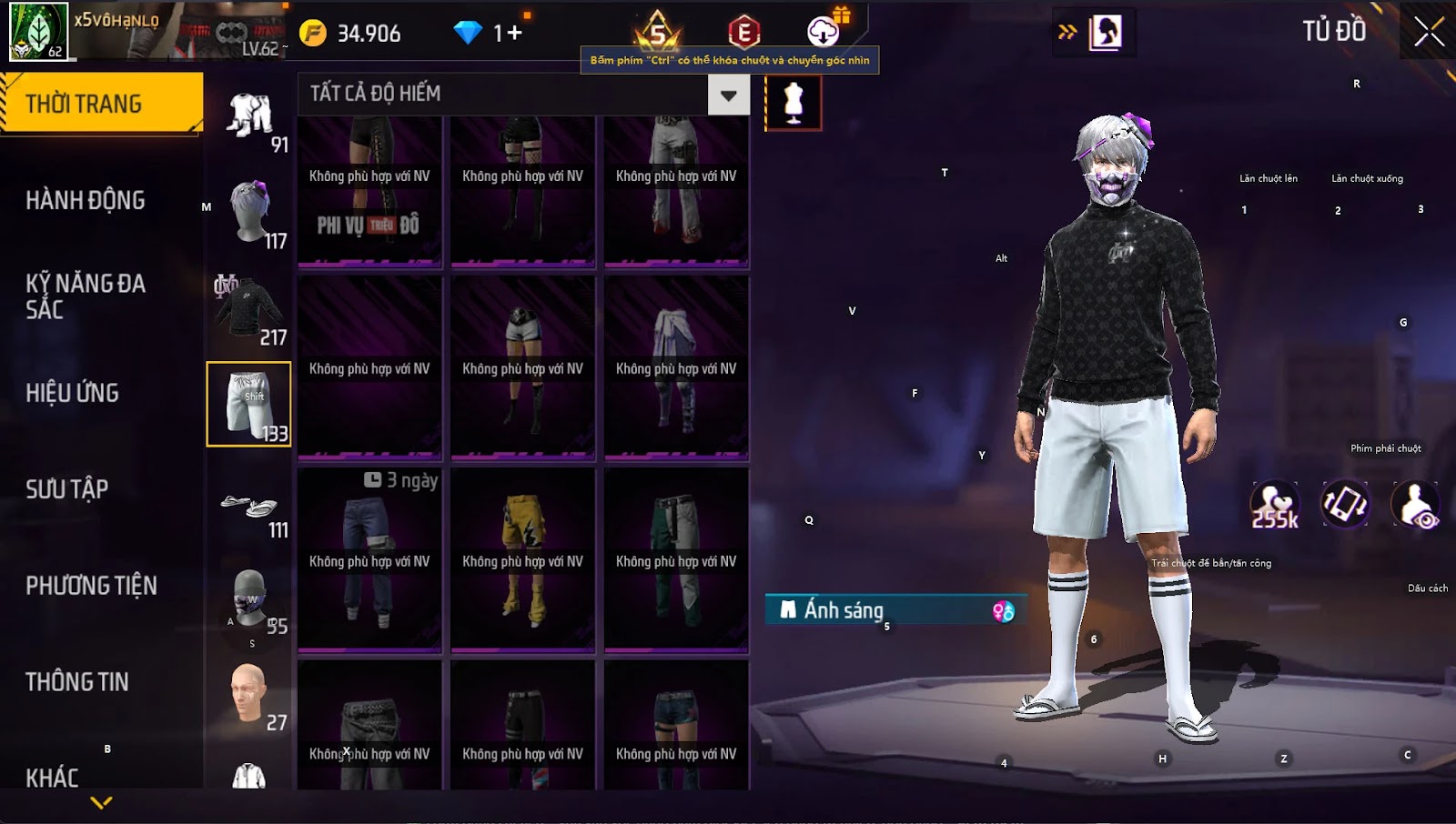Select the Hiệu Ứng category
1456x824 pixels.
click(x=73, y=393)
